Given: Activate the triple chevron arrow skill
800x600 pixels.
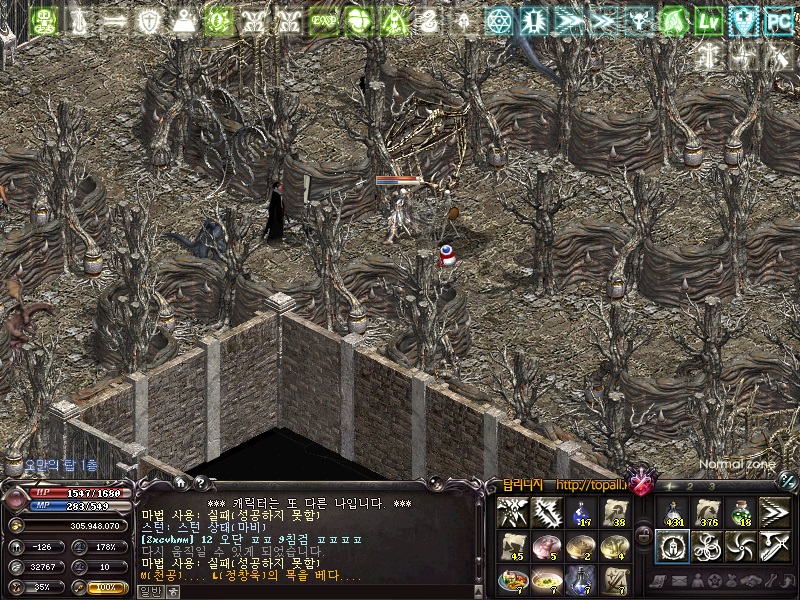Looking at the screenshot, I should pos(774,512).
